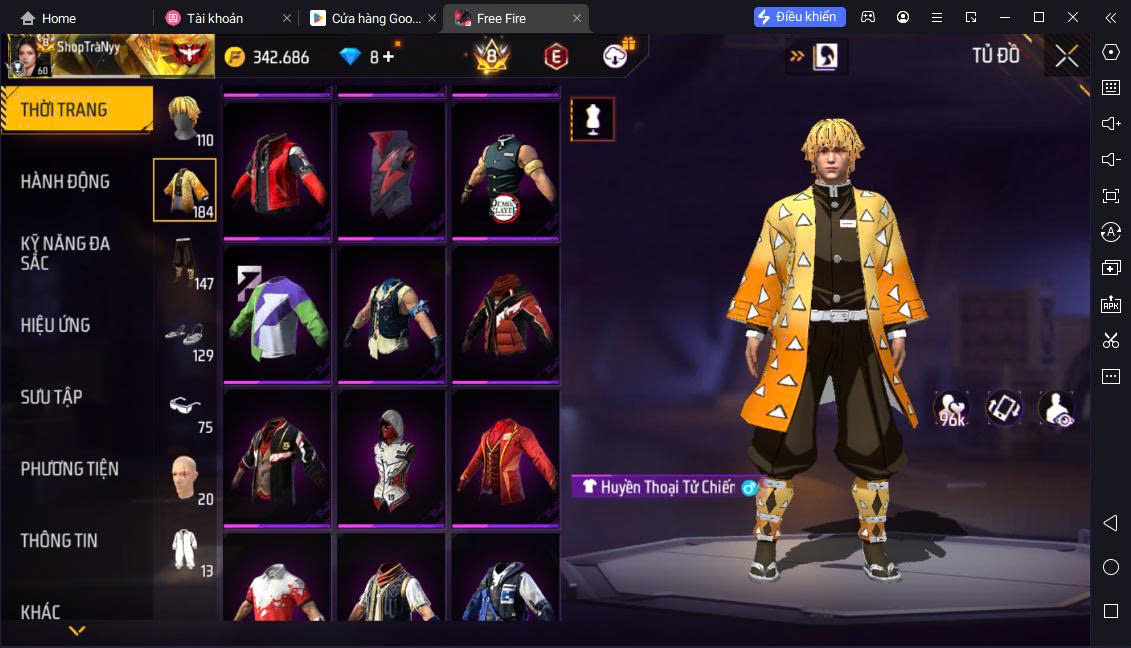Open the Sưu Tập tab
Screen dimensions: 1131x648
[x=52, y=397]
